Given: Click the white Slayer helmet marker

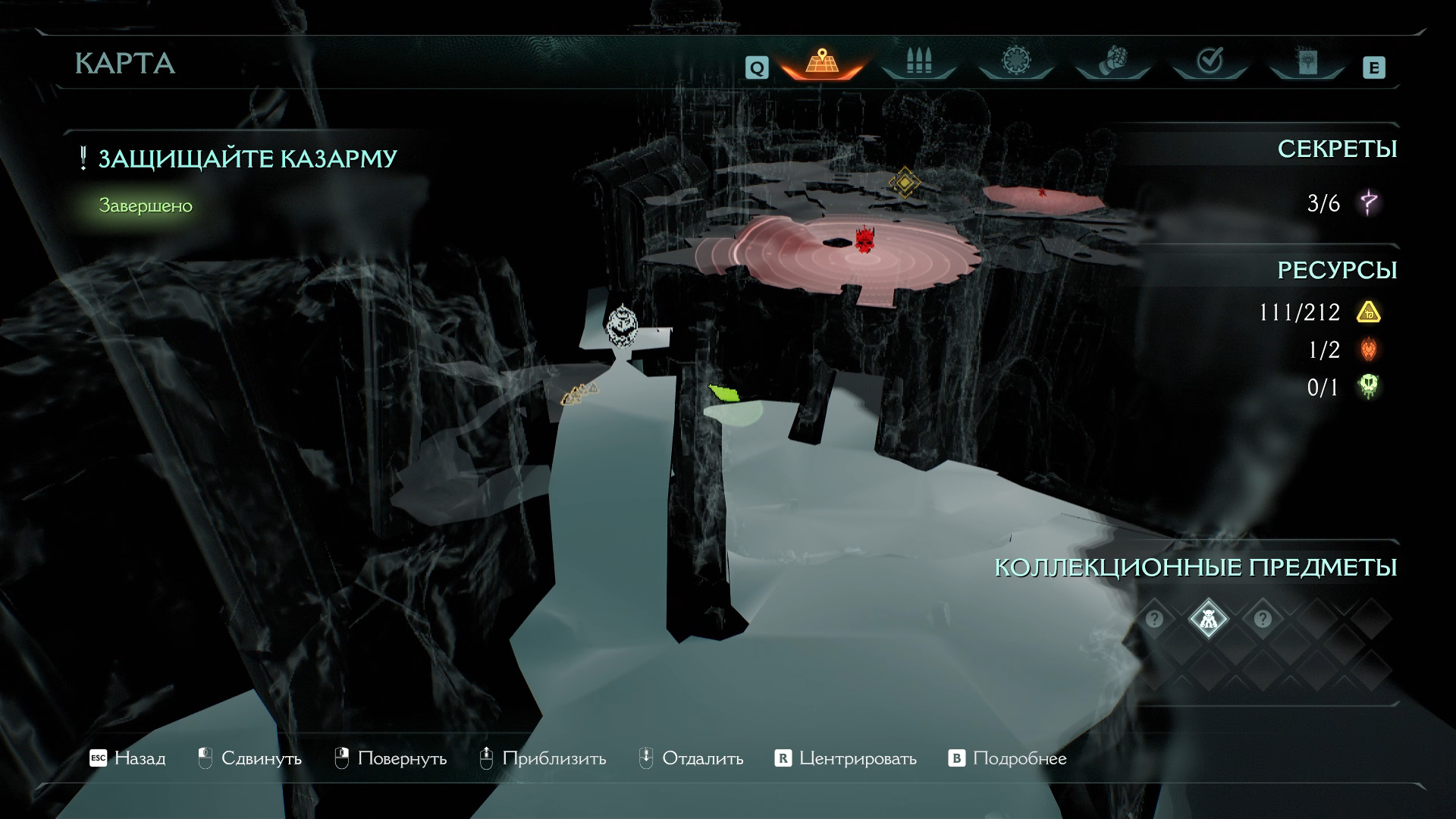Looking at the screenshot, I should point(622,325).
